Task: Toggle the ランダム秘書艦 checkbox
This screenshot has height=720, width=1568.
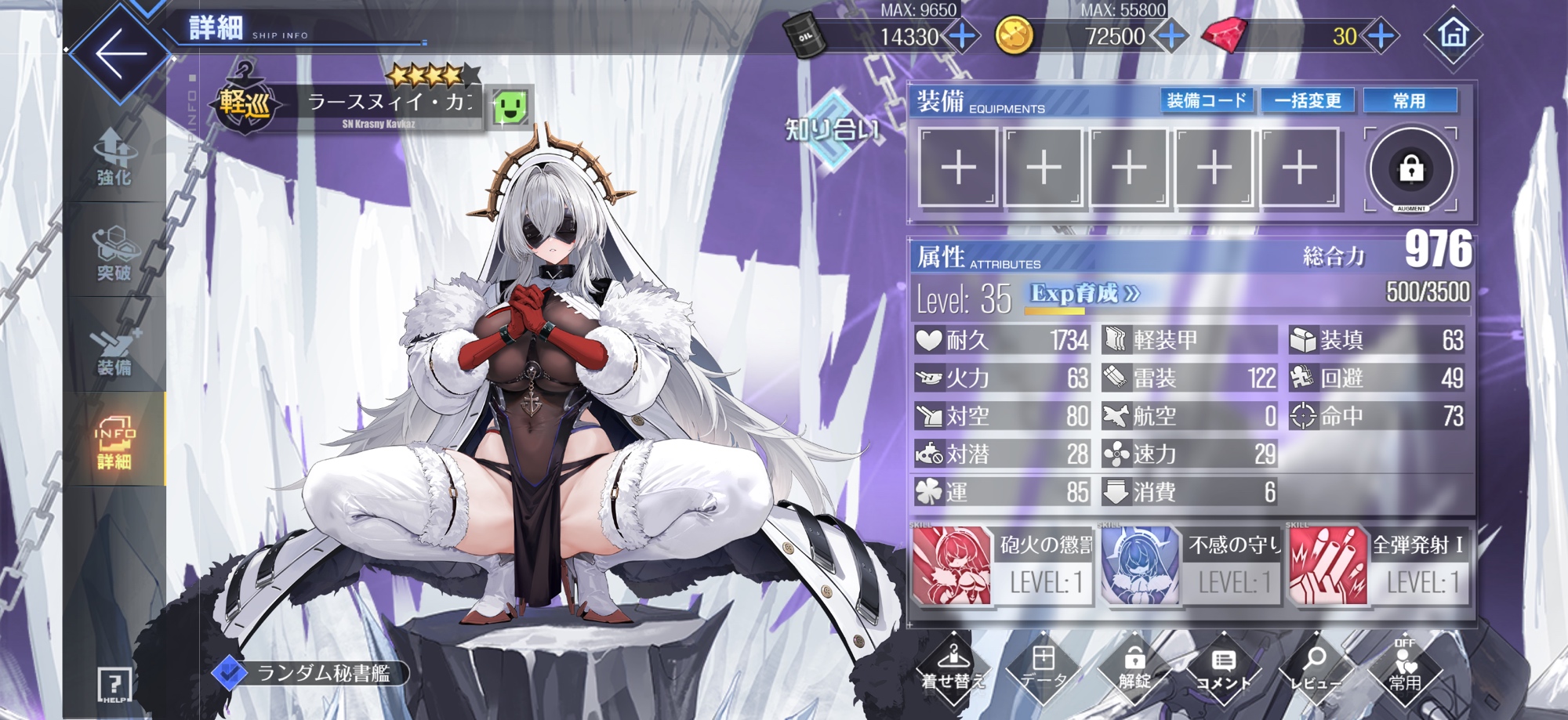Action: coord(230,672)
